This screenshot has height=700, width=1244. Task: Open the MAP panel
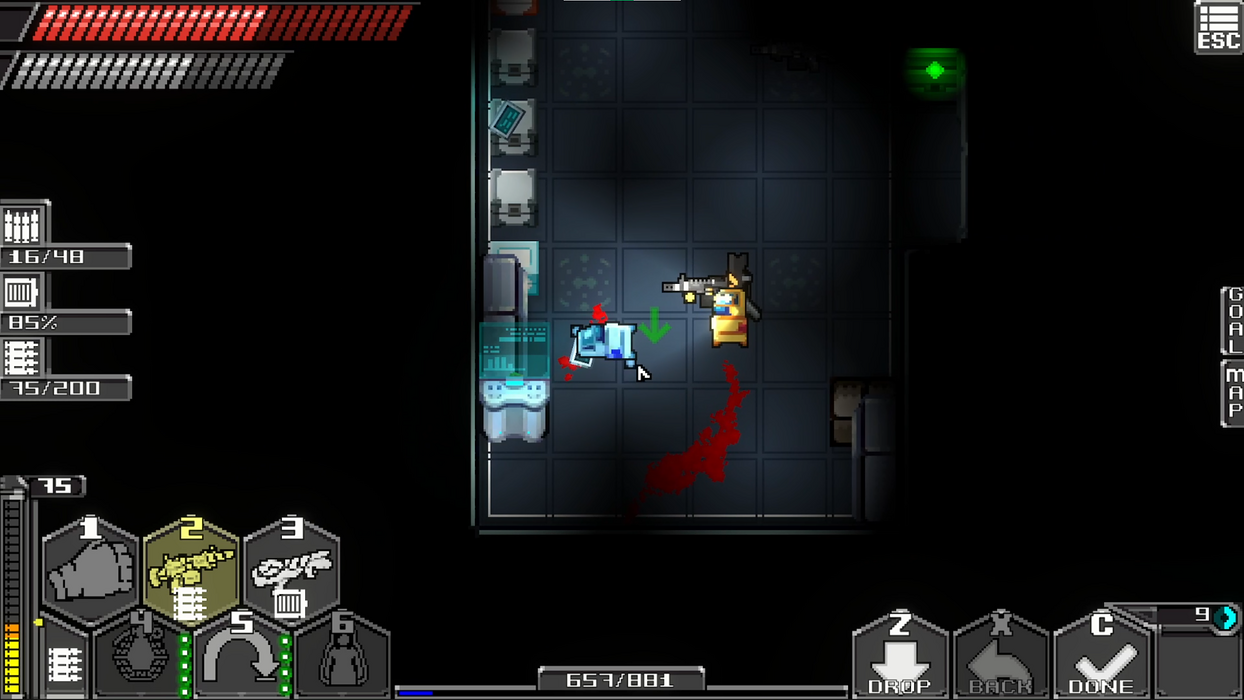1233,394
